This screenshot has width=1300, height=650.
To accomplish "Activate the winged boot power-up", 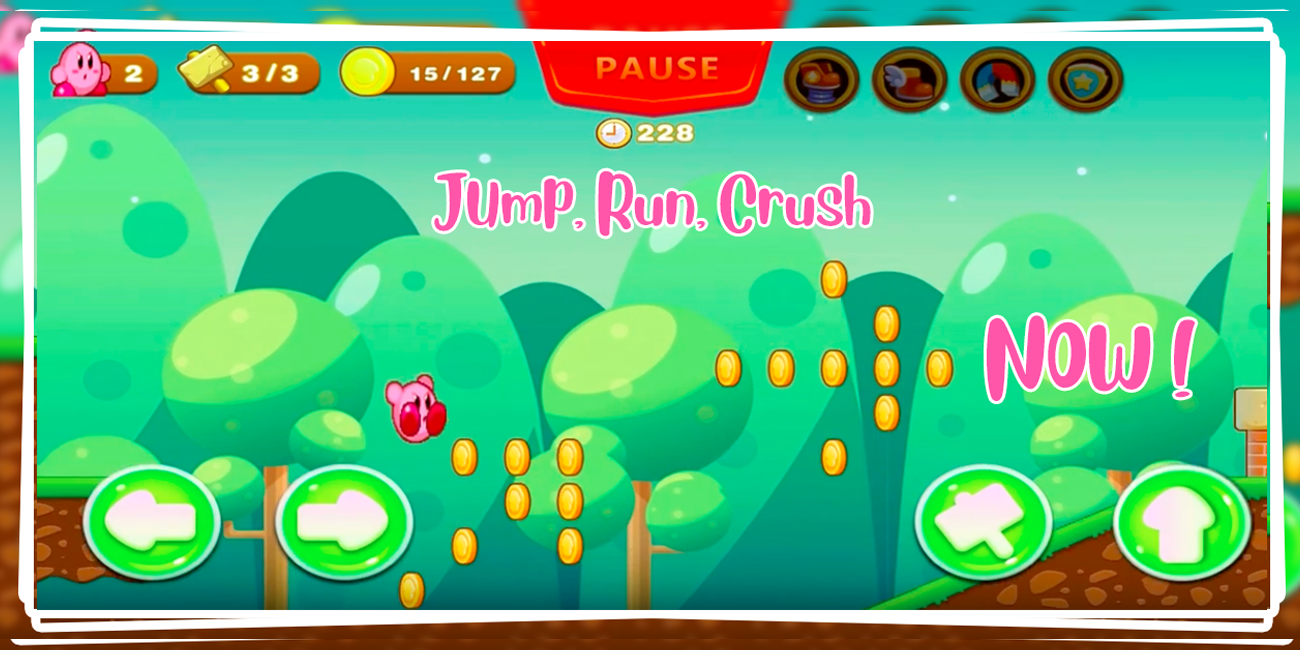I will (909, 80).
